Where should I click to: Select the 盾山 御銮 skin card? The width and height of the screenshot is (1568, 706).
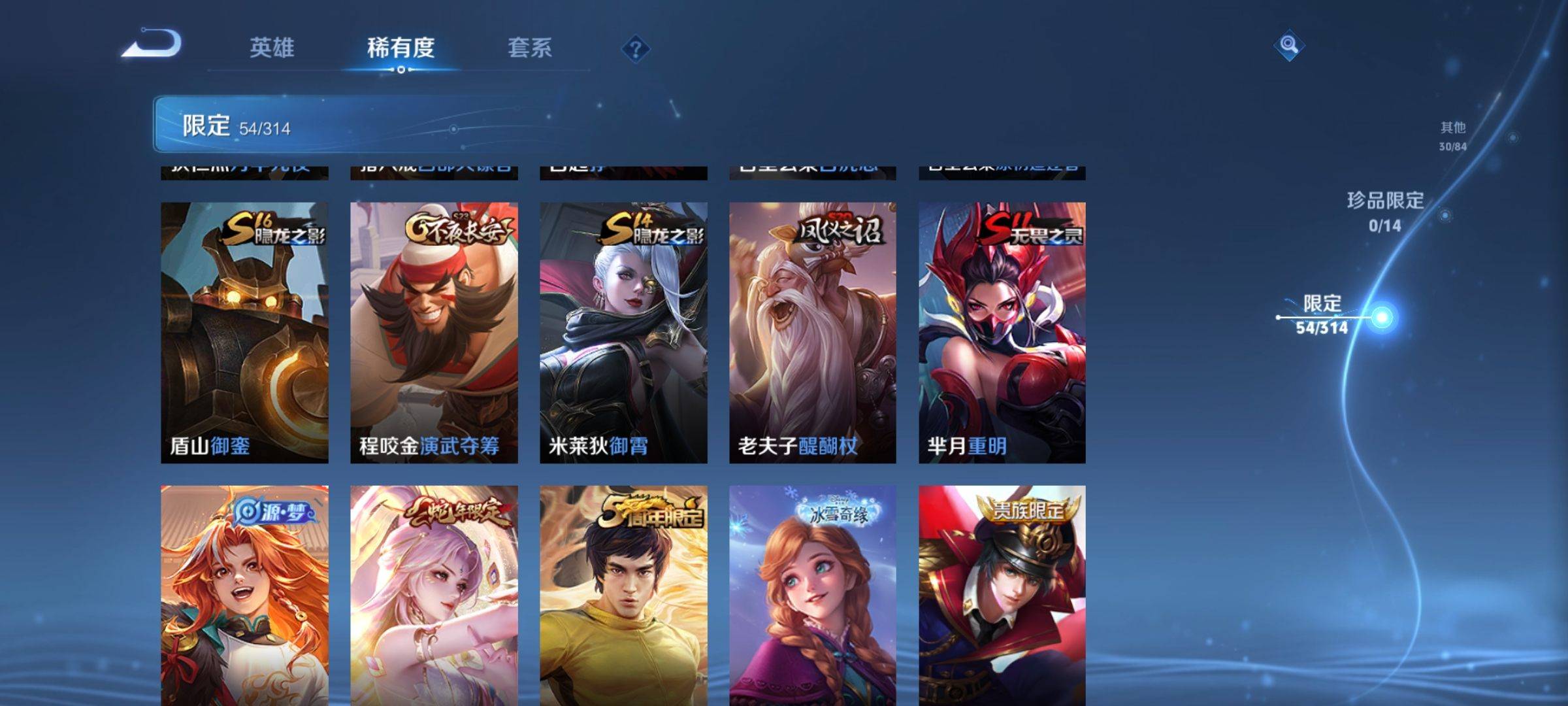coord(244,332)
